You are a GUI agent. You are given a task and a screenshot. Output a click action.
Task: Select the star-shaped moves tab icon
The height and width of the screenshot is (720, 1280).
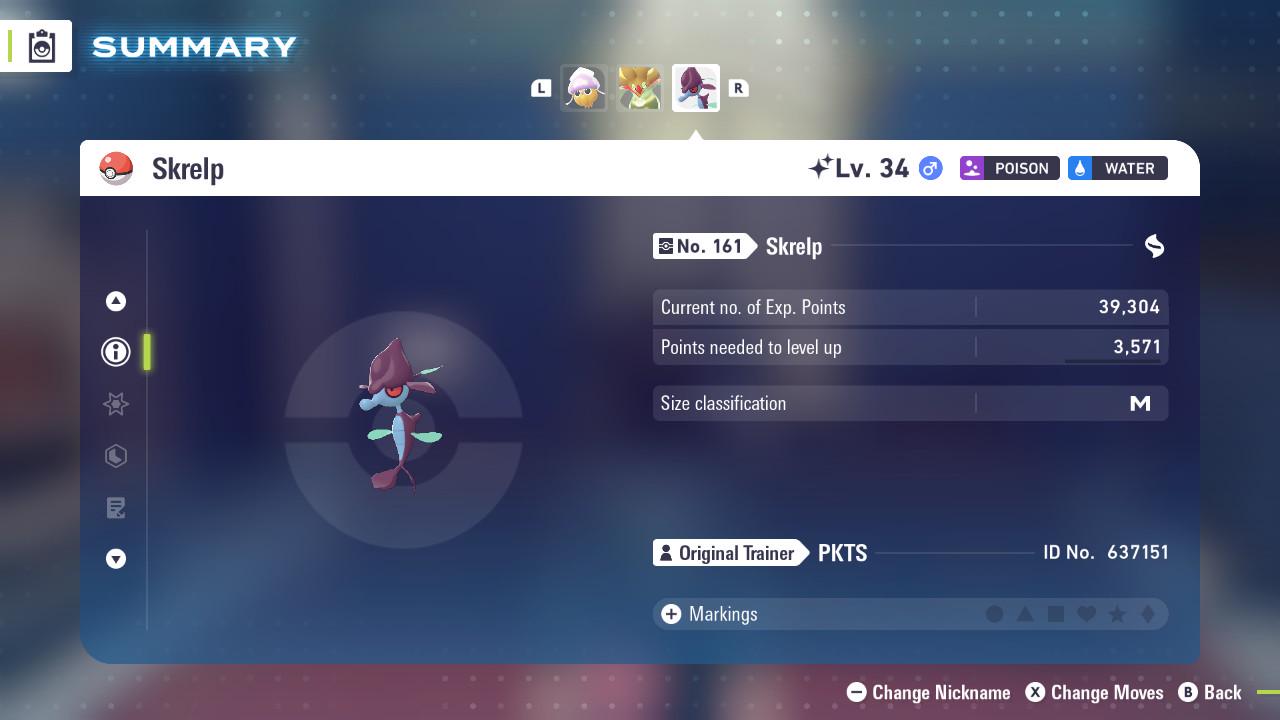tap(115, 404)
